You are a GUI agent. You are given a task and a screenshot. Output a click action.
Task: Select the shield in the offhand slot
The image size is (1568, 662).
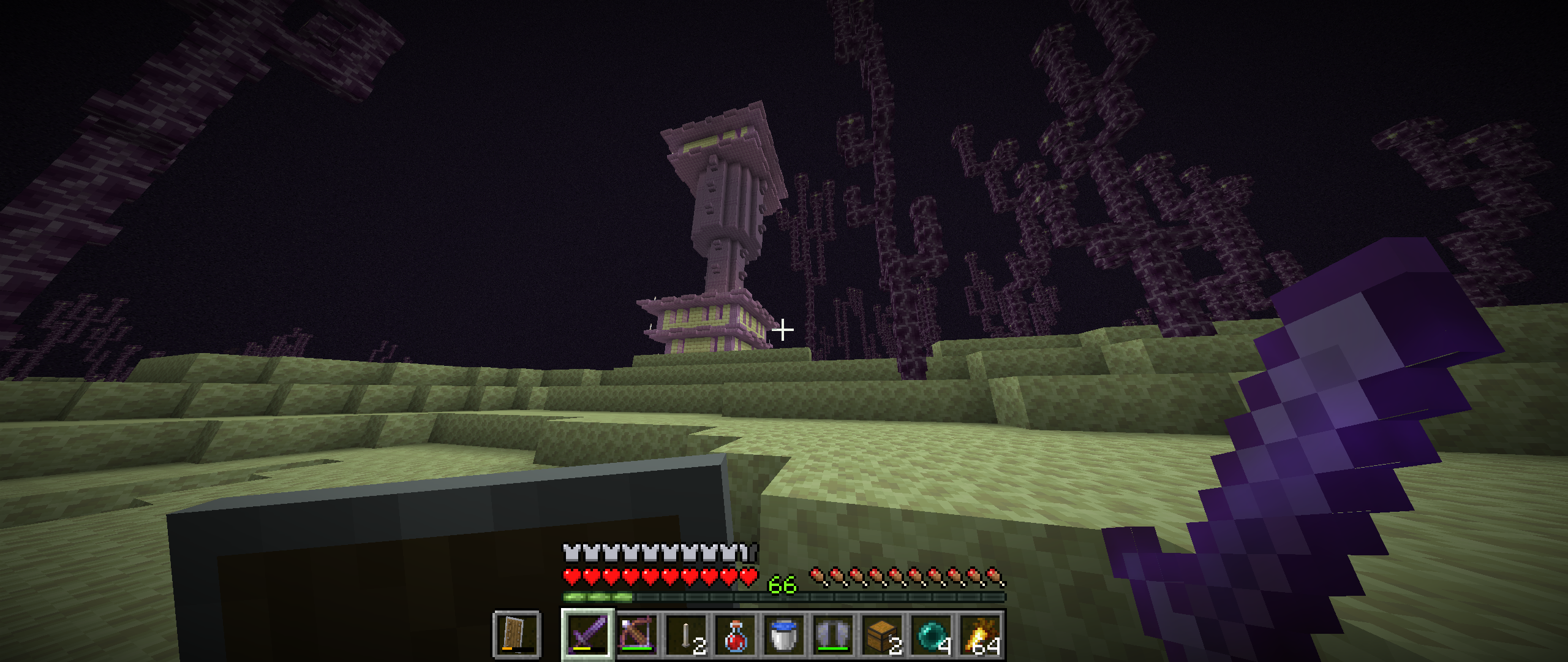coord(516,634)
